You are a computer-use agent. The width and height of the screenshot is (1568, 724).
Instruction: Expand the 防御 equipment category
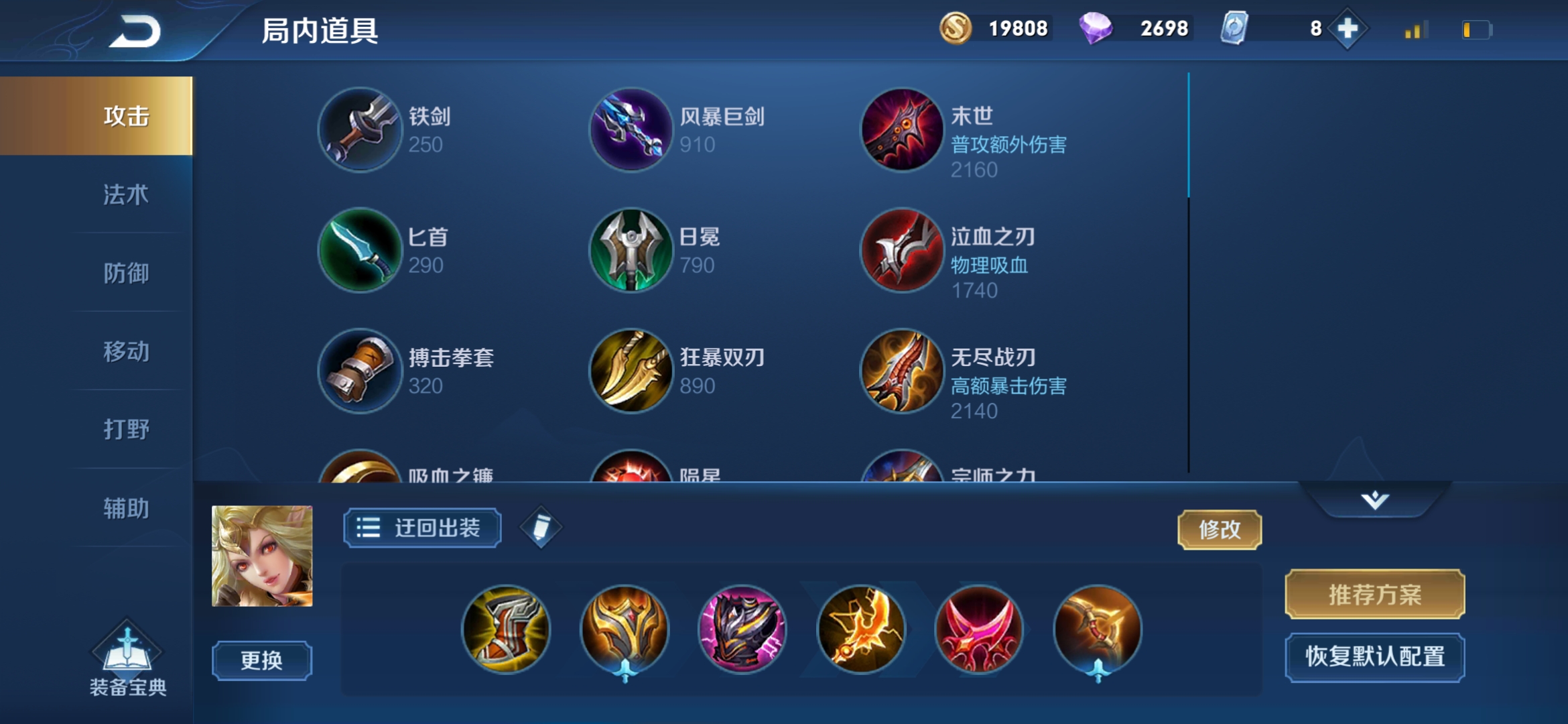pyautogui.click(x=126, y=274)
